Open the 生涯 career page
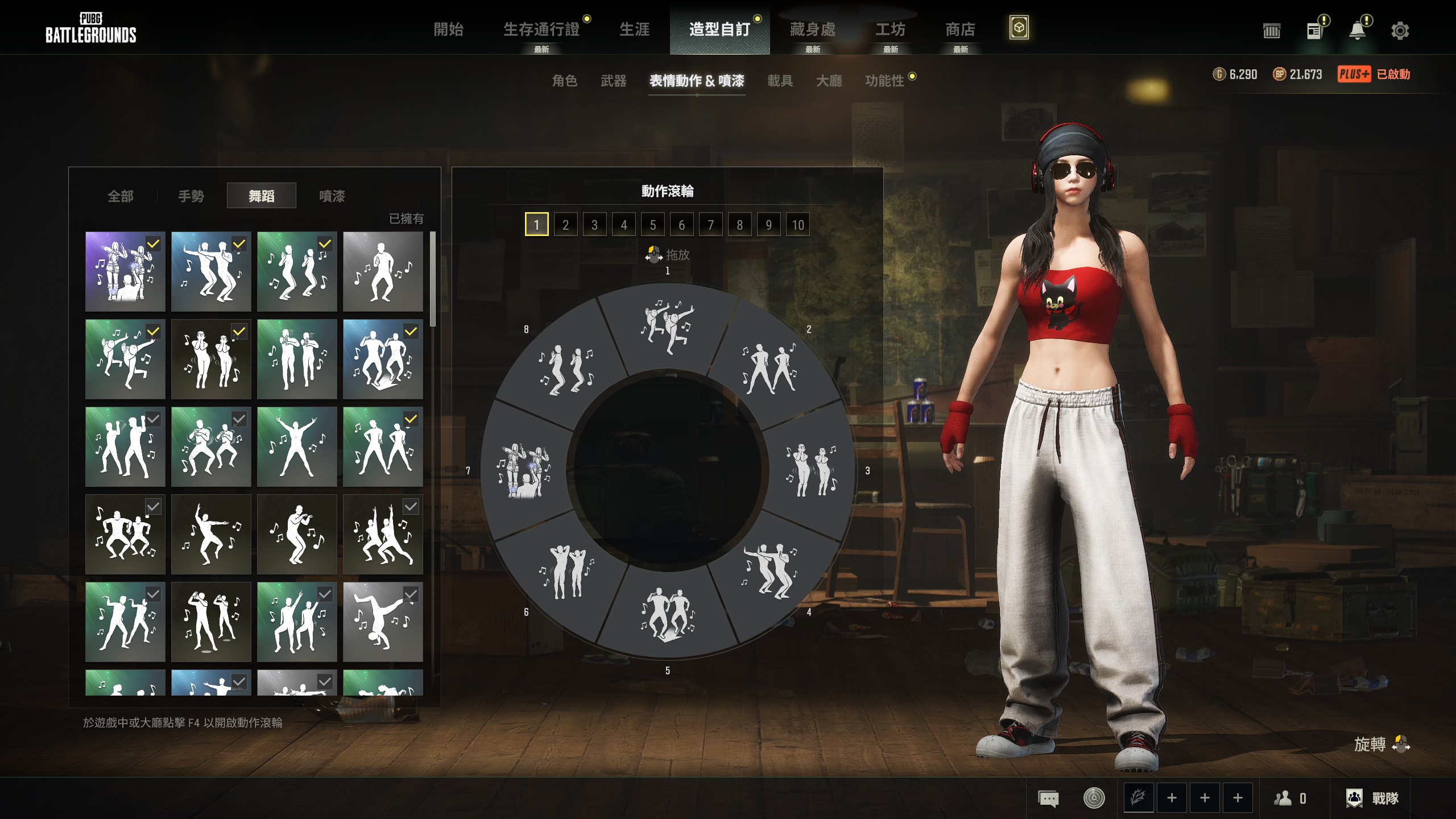This screenshot has width=1456, height=819. (x=634, y=30)
